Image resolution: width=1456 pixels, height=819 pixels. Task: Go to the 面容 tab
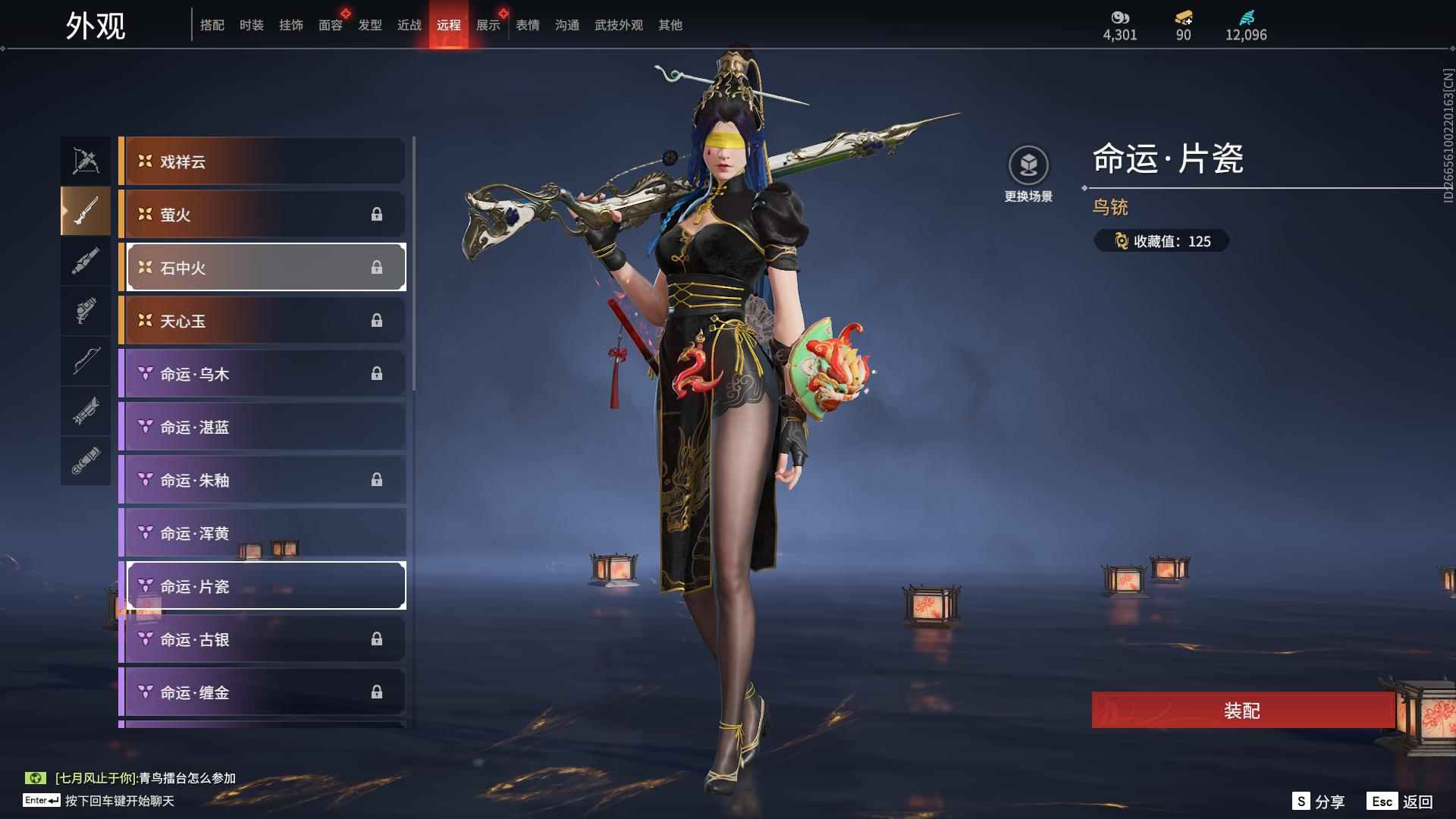pos(330,25)
